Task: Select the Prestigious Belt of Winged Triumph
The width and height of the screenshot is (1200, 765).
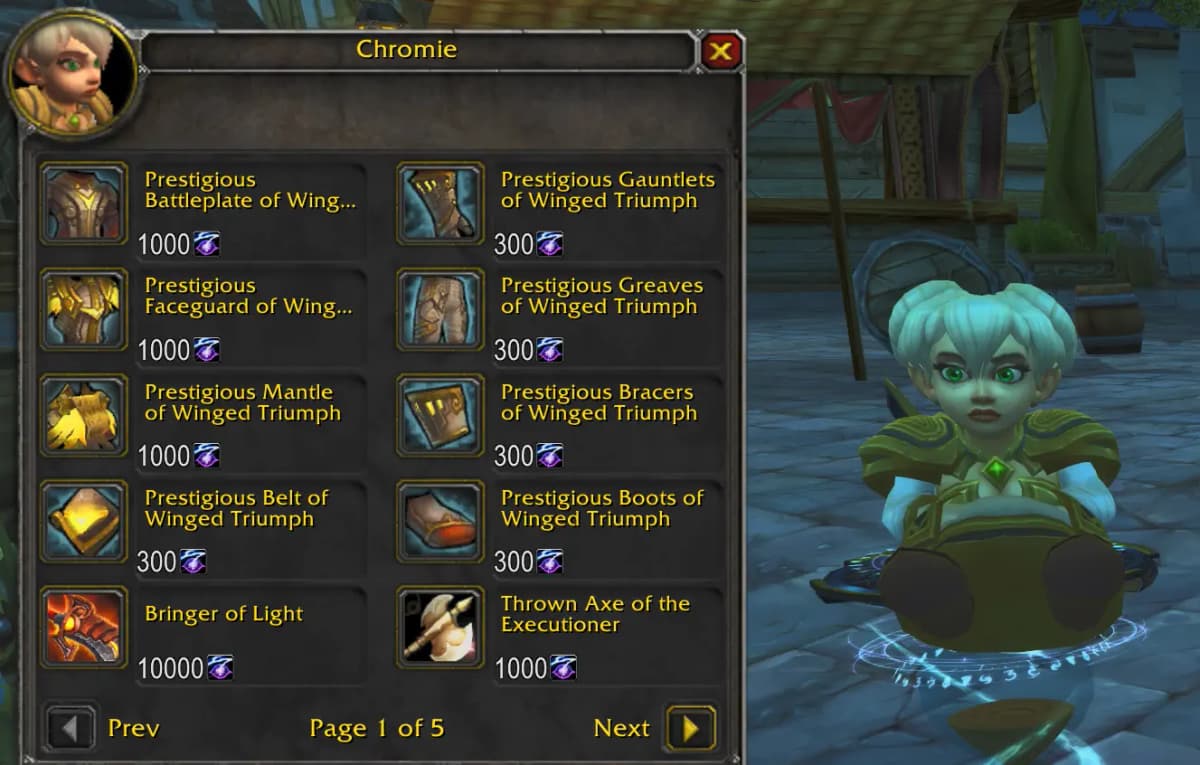Action: point(84,522)
